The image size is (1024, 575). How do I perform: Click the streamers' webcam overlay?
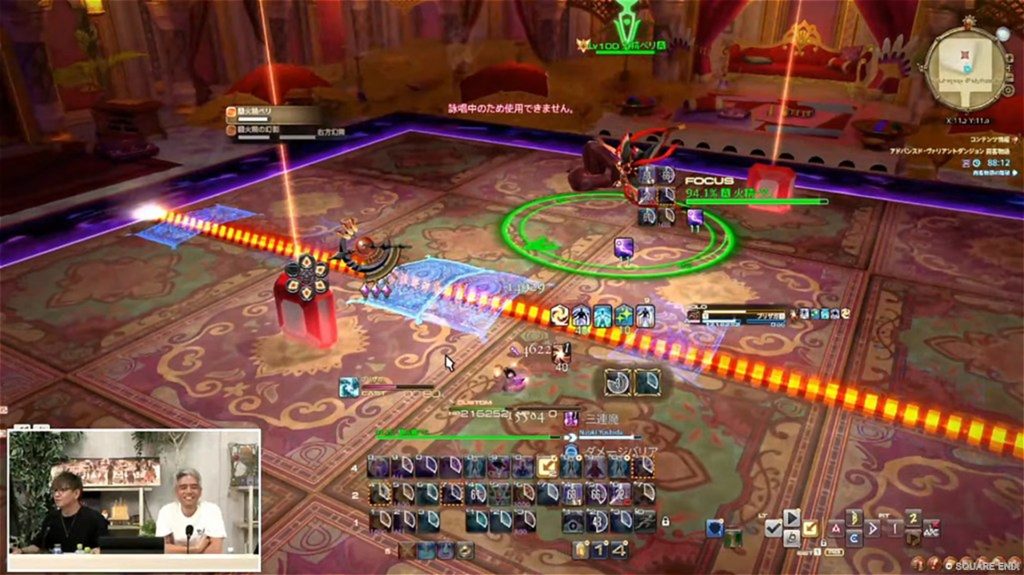(134, 492)
